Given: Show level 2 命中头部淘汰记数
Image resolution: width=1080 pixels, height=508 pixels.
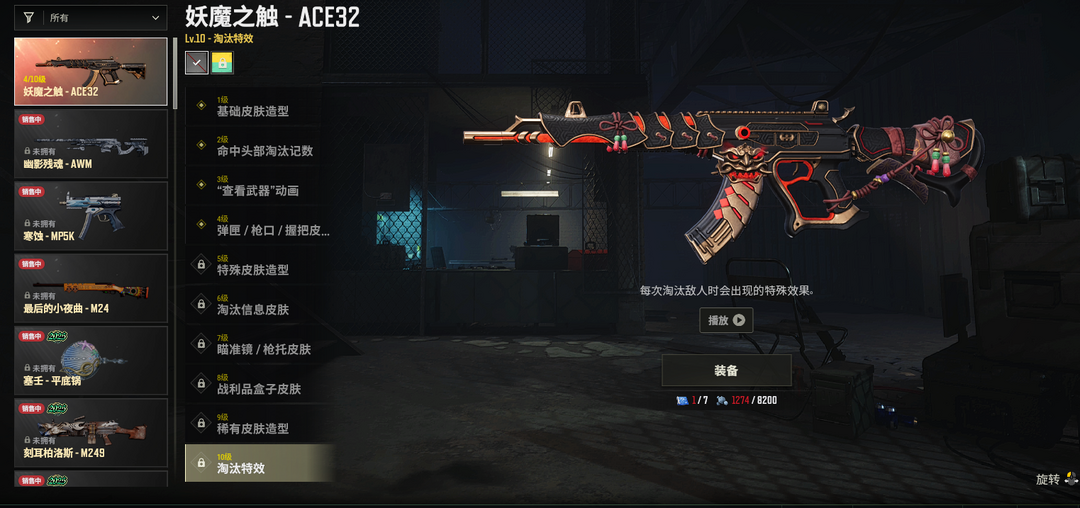Looking at the screenshot, I should coord(259,147).
